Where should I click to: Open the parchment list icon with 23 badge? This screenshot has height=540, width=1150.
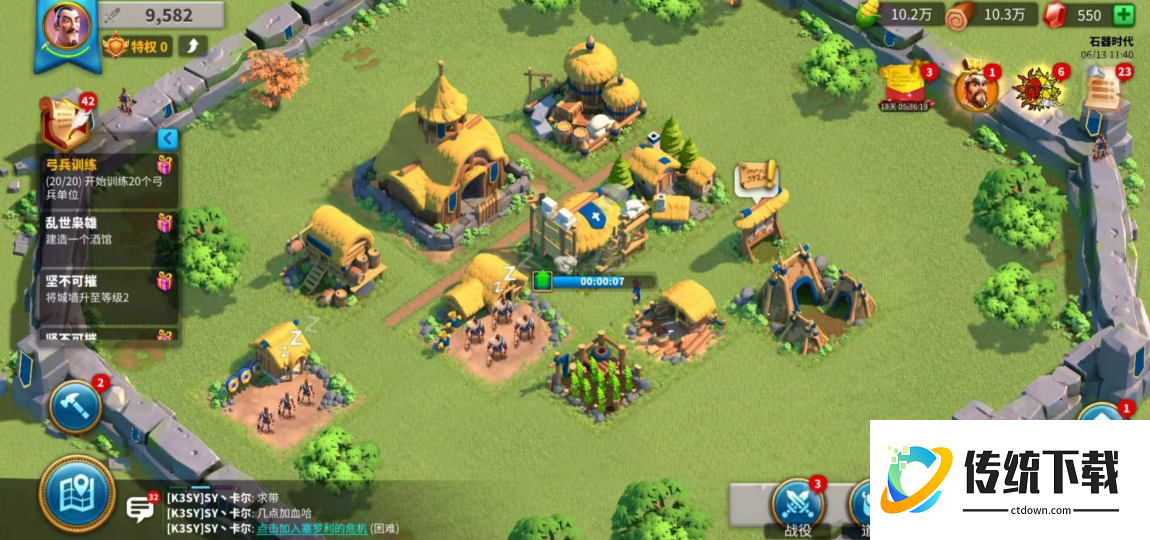[x=1103, y=92]
